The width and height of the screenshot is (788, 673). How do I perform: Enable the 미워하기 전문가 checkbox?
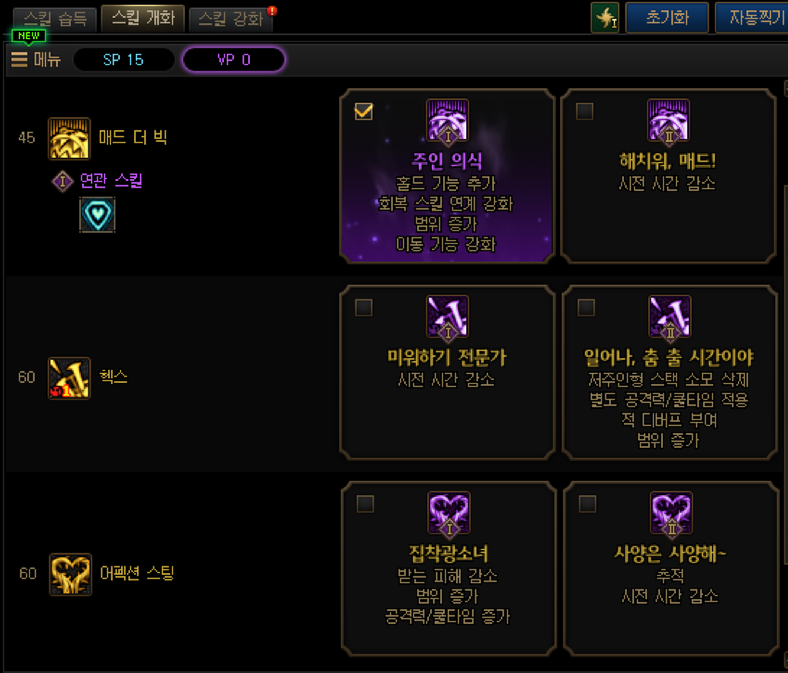click(364, 307)
